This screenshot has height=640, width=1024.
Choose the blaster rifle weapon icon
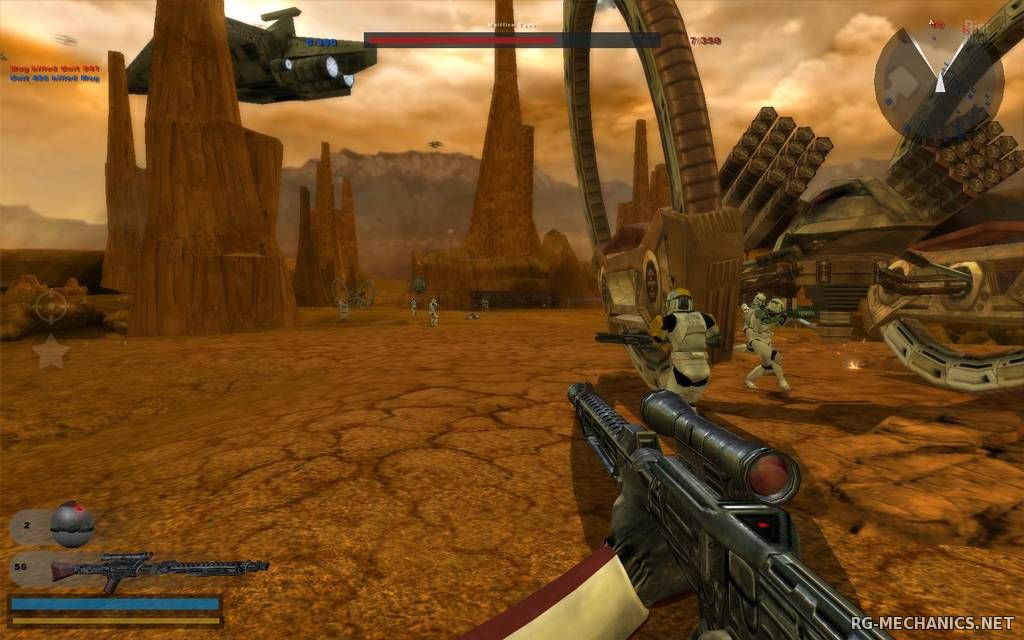[158, 569]
